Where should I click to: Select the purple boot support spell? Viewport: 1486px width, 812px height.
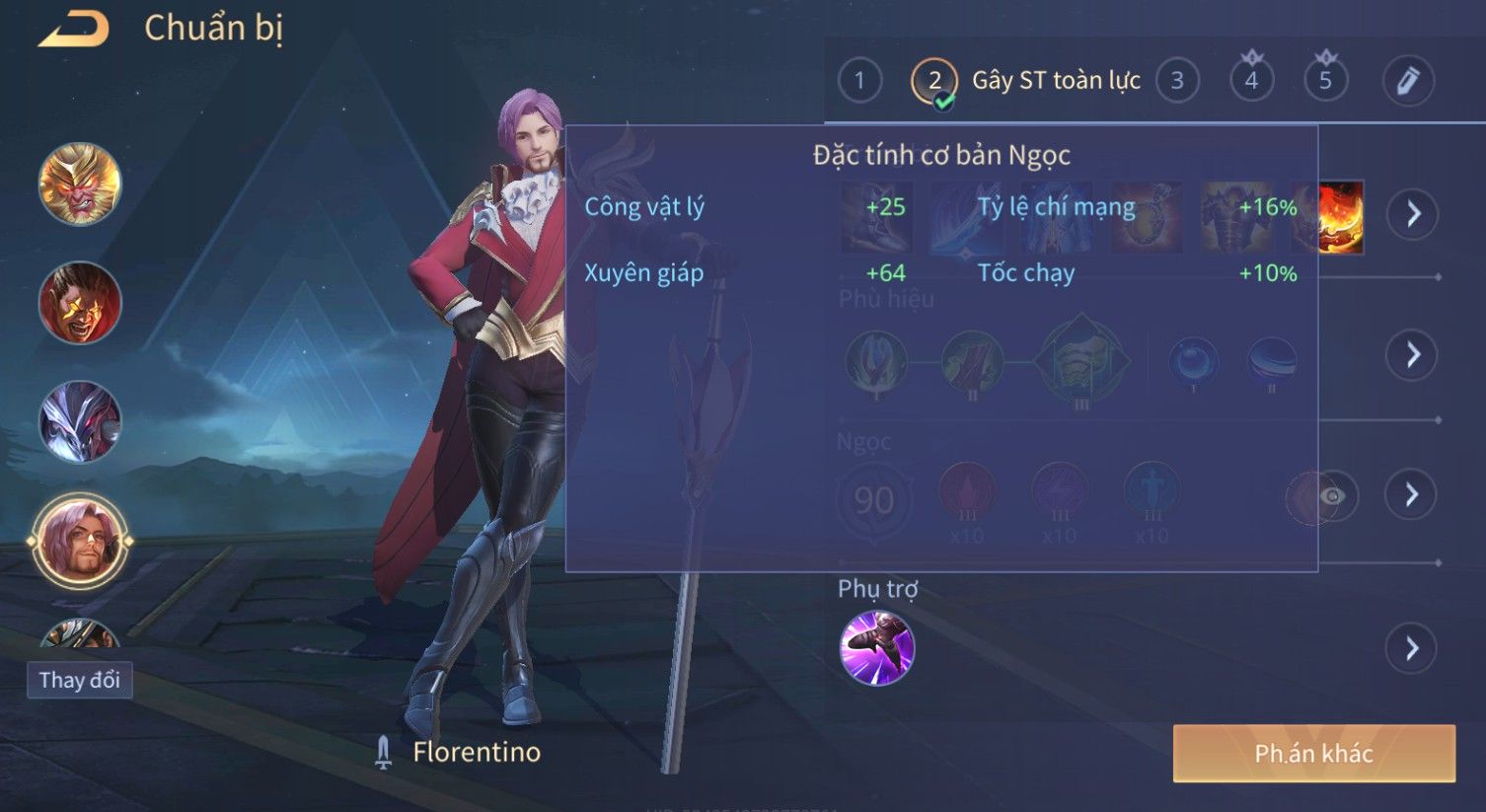pos(876,648)
